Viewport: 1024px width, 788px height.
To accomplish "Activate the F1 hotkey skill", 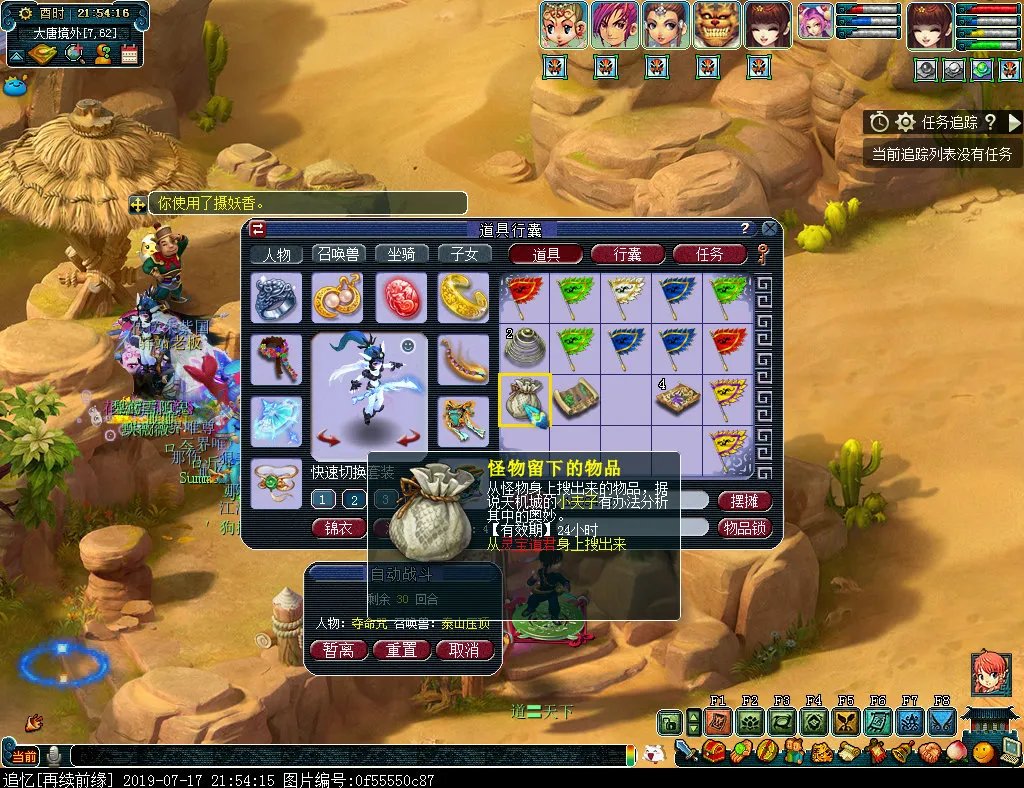I will point(717,721).
